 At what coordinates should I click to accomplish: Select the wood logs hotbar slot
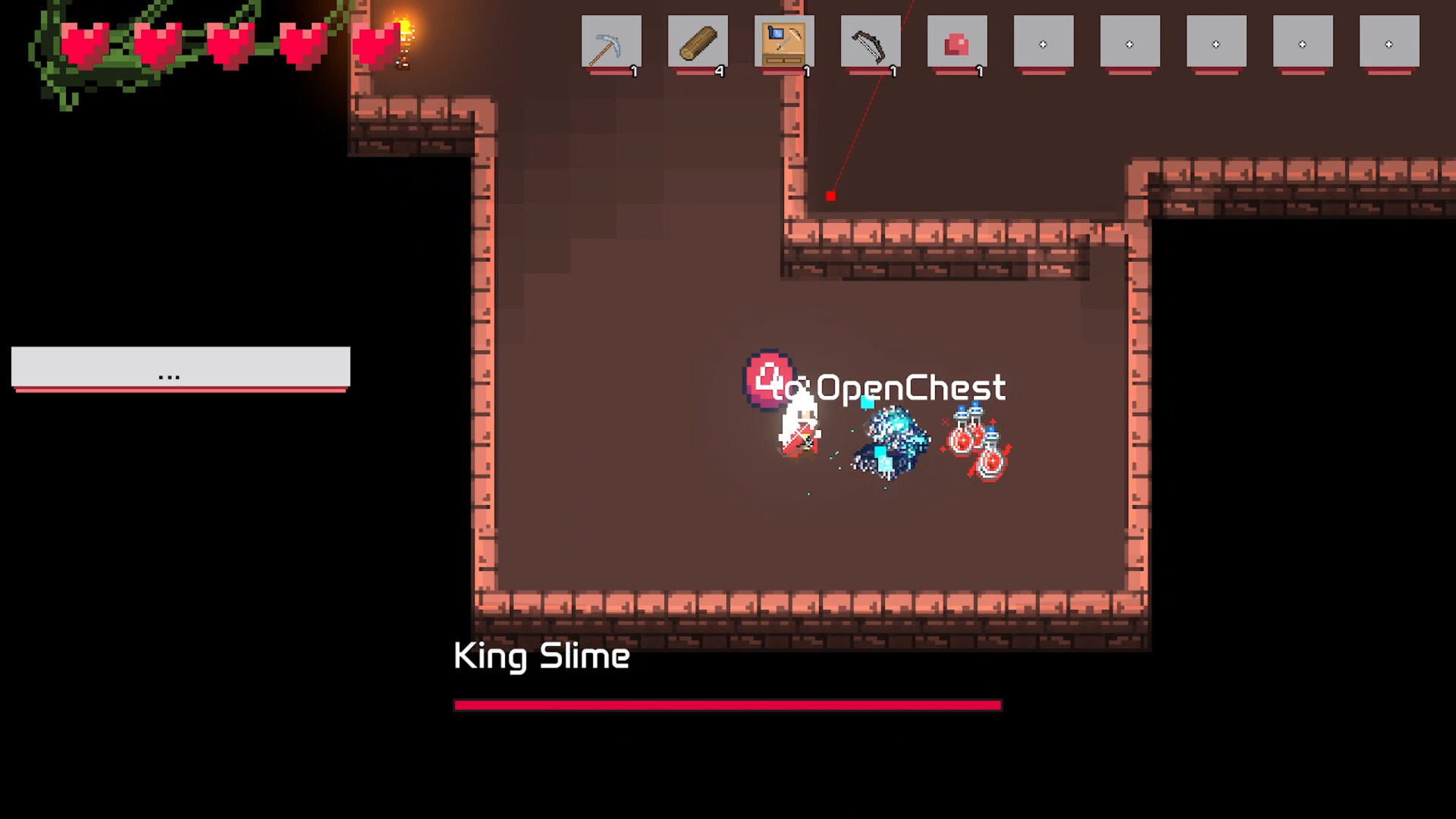pyautogui.click(x=698, y=42)
